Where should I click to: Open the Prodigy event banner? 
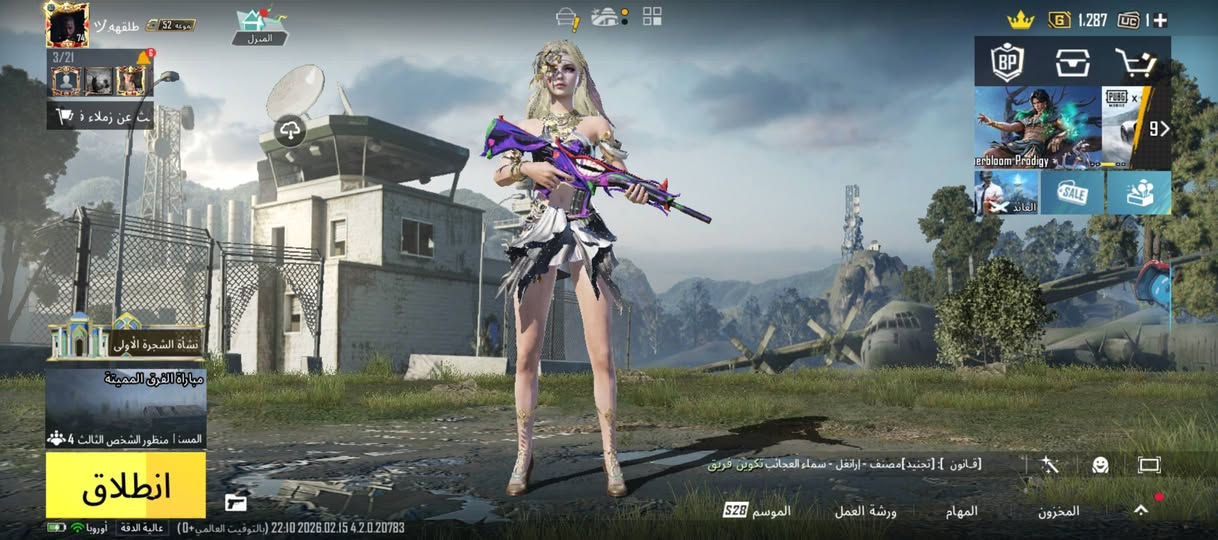coord(1037,127)
